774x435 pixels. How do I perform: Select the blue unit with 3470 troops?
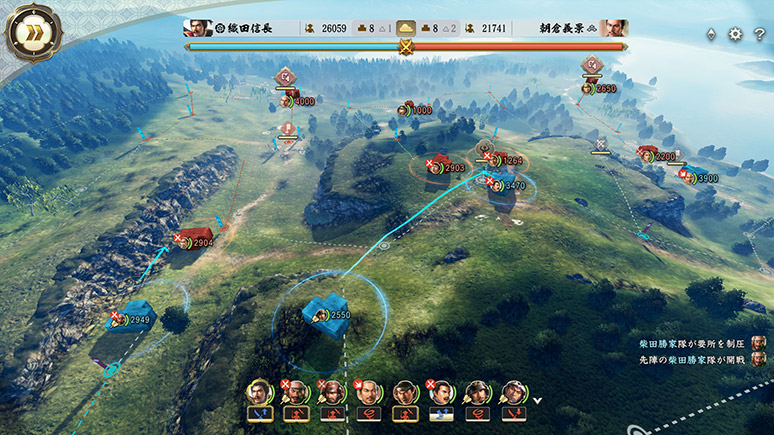pyautogui.click(x=505, y=185)
